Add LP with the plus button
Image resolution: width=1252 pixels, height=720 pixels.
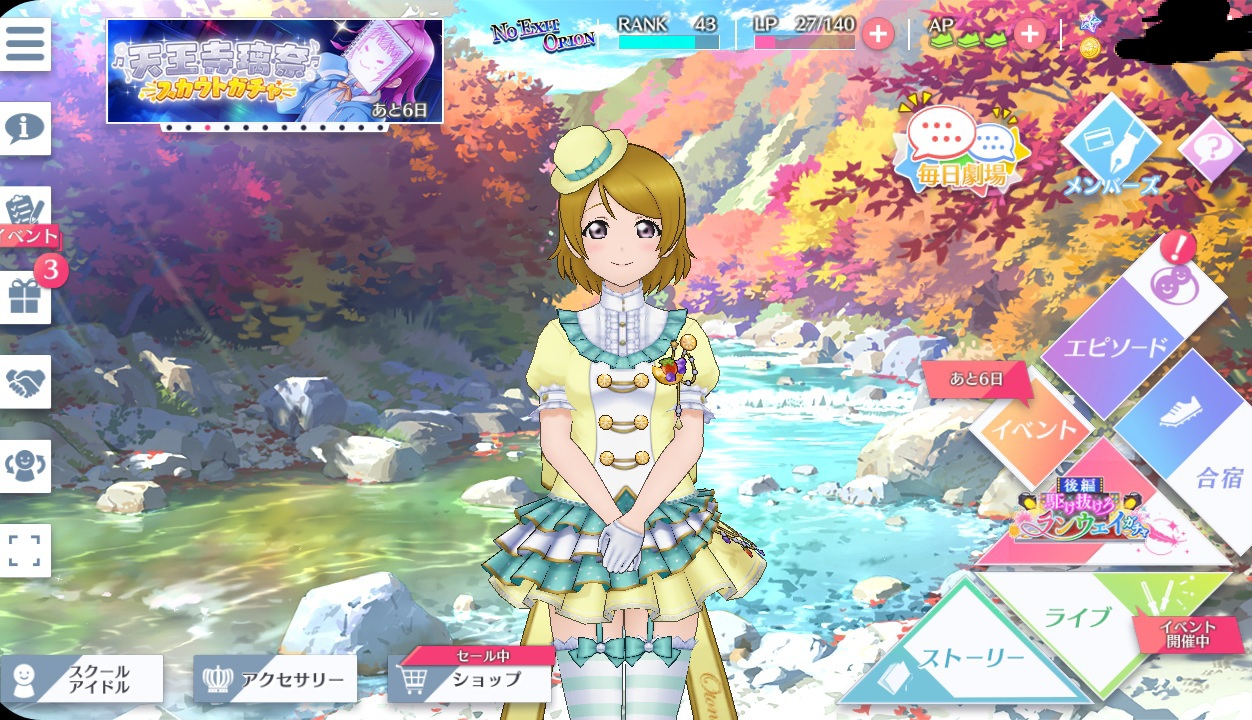(x=877, y=34)
